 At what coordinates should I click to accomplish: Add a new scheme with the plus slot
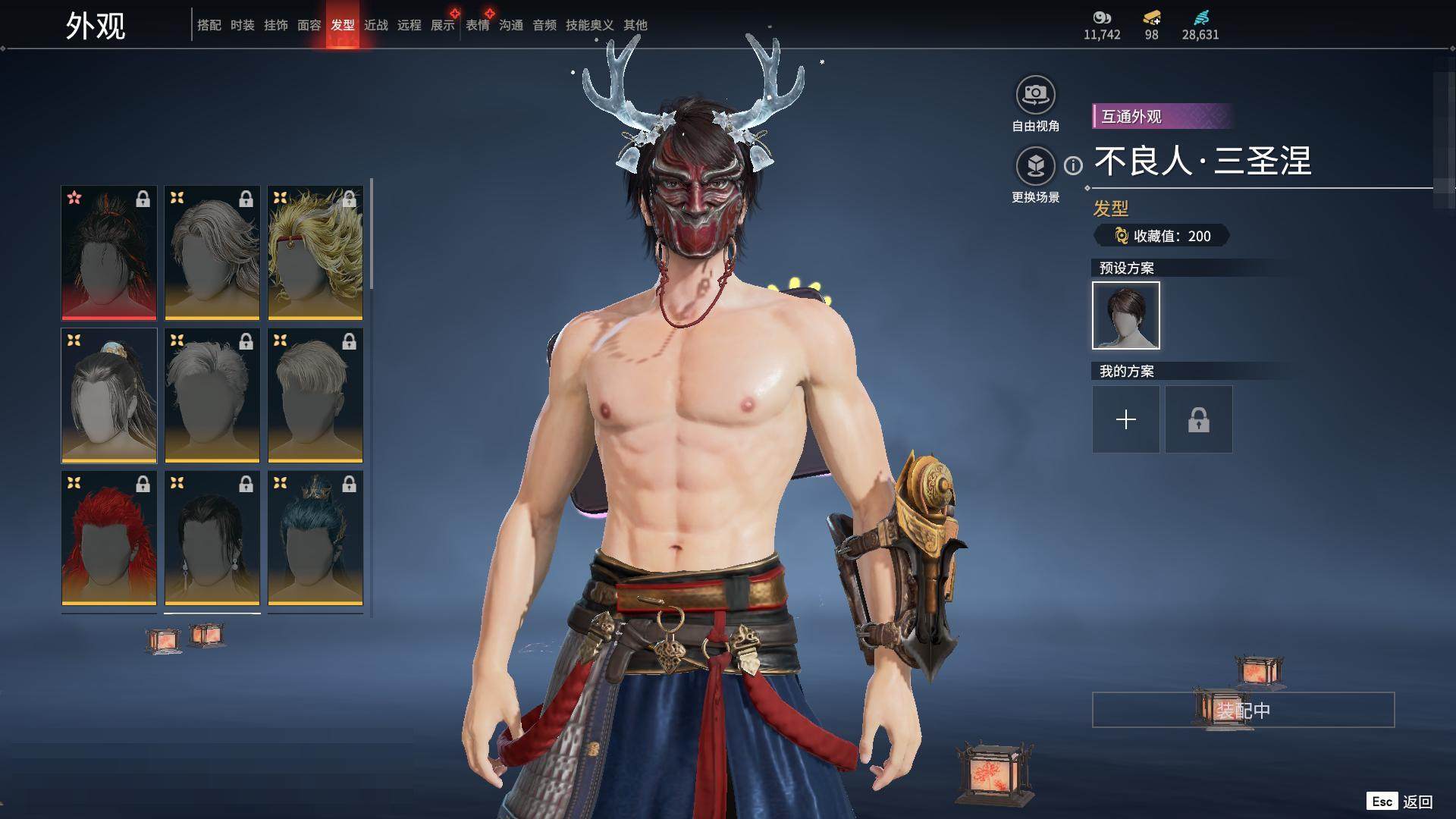[1125, 419]
